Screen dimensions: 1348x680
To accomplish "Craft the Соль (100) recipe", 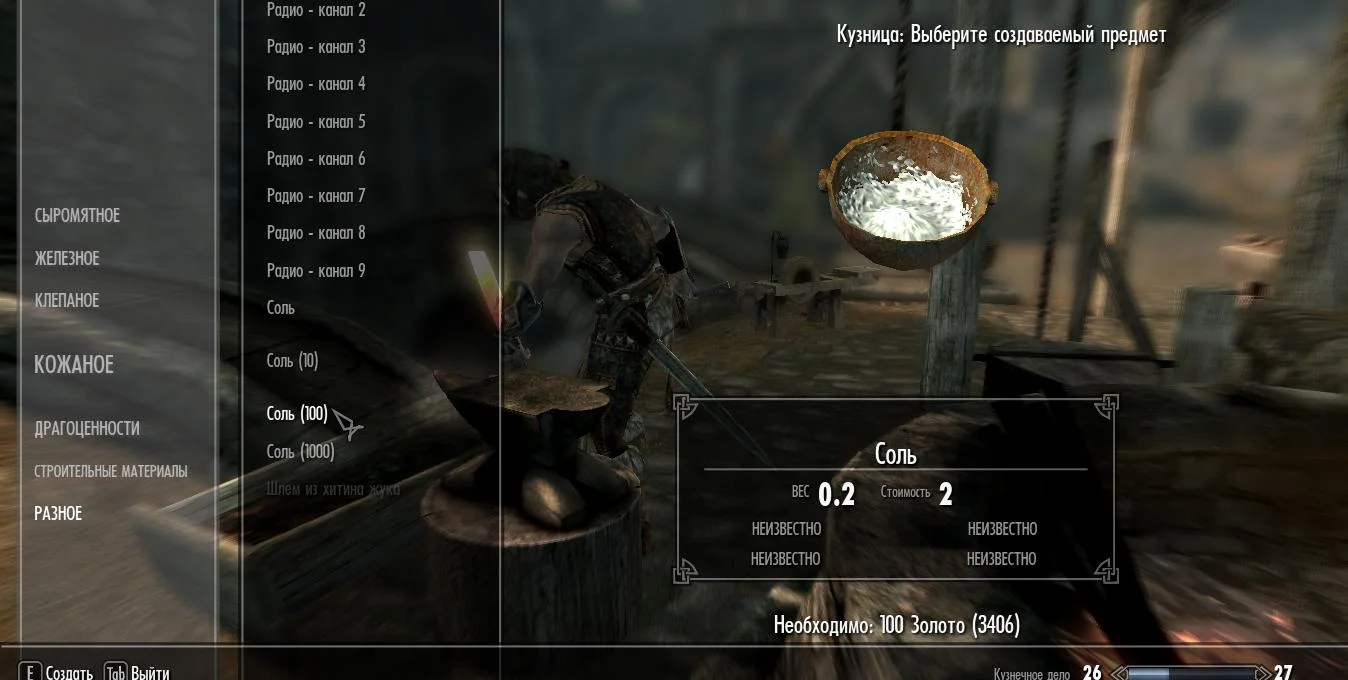I will click(x=297, y=414).
